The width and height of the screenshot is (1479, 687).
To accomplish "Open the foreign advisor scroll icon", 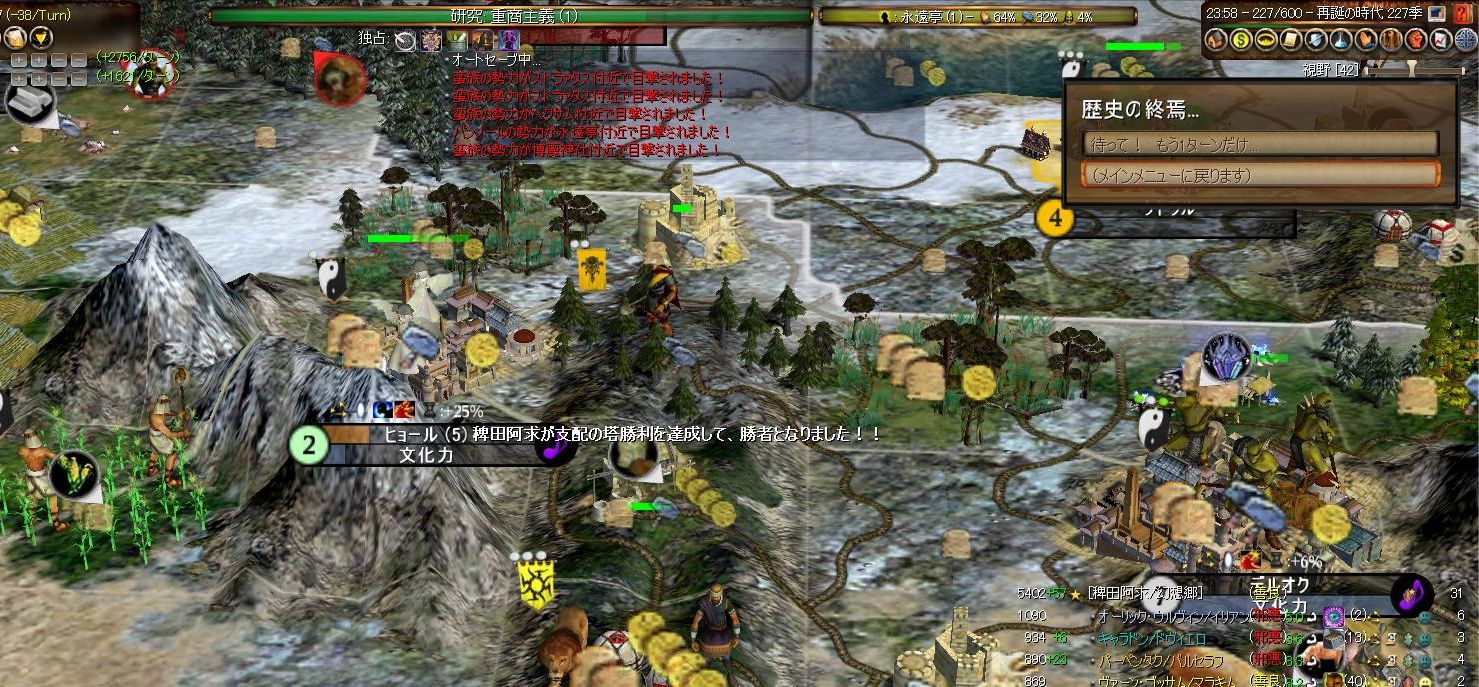I will pos(1291,40).
